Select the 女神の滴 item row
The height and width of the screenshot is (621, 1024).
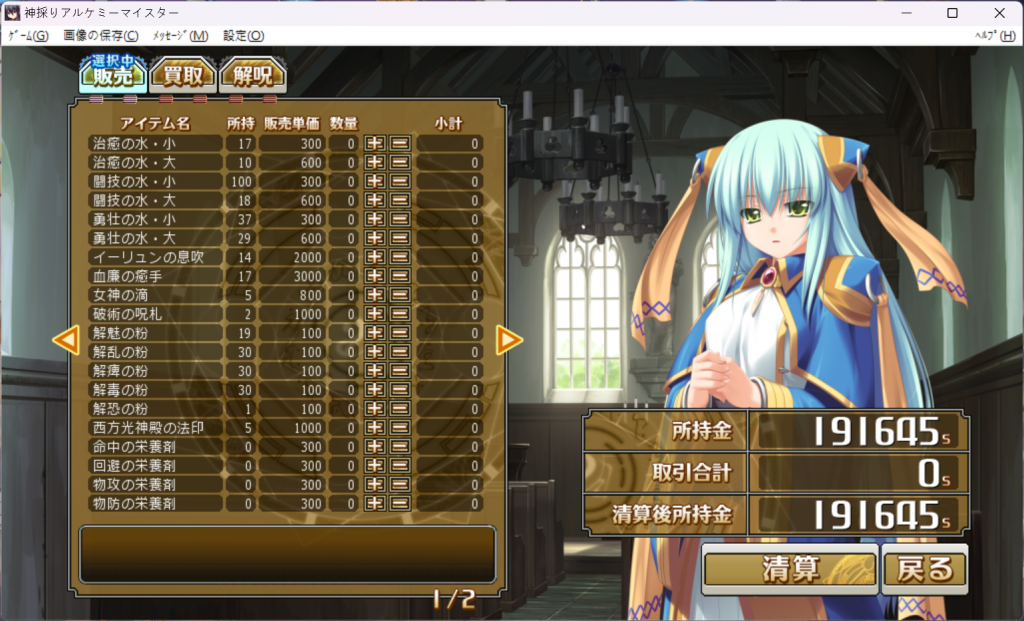(x=155, y=296)
